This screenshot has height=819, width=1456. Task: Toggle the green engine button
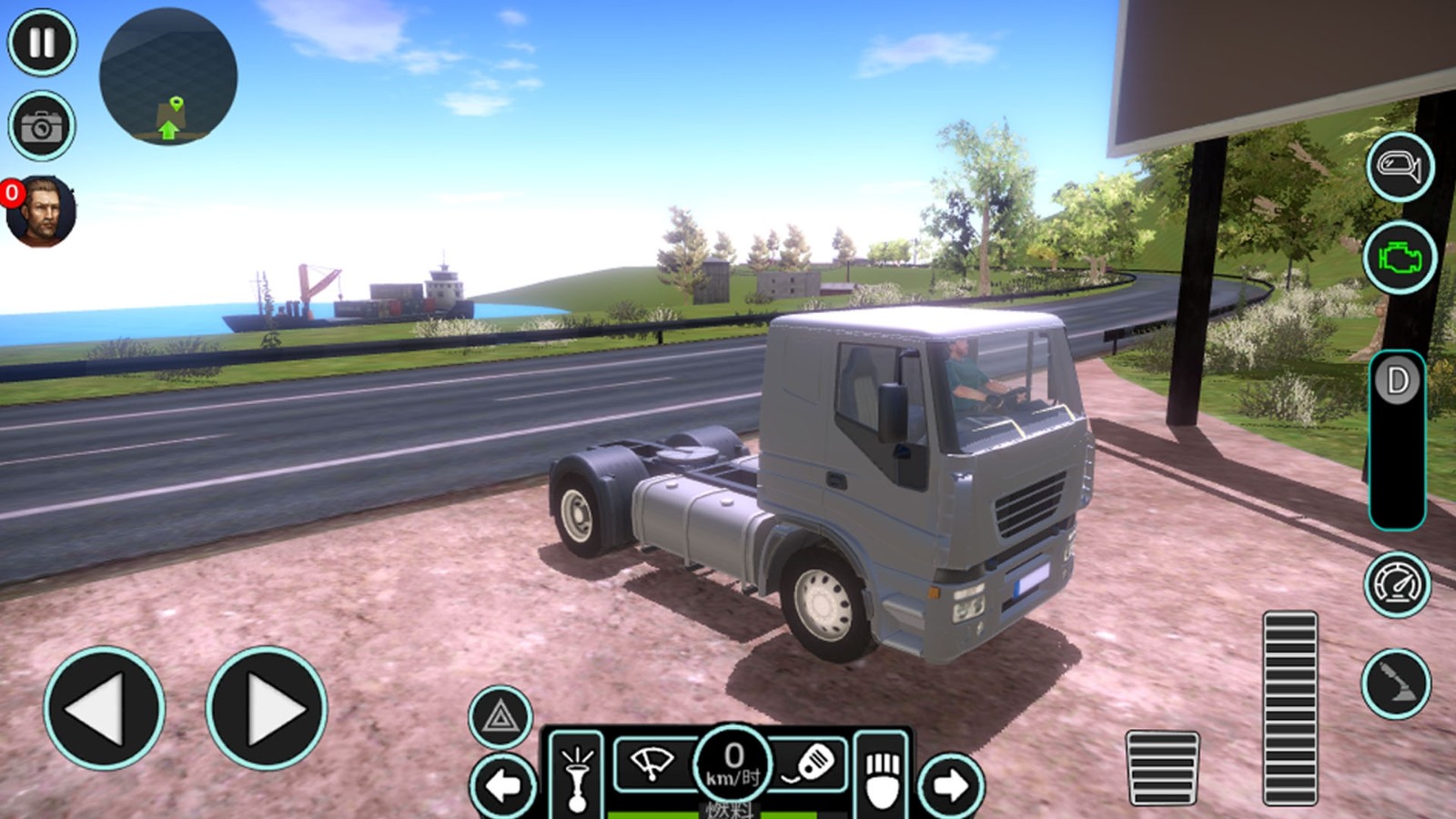click(x=1400, y=258)
